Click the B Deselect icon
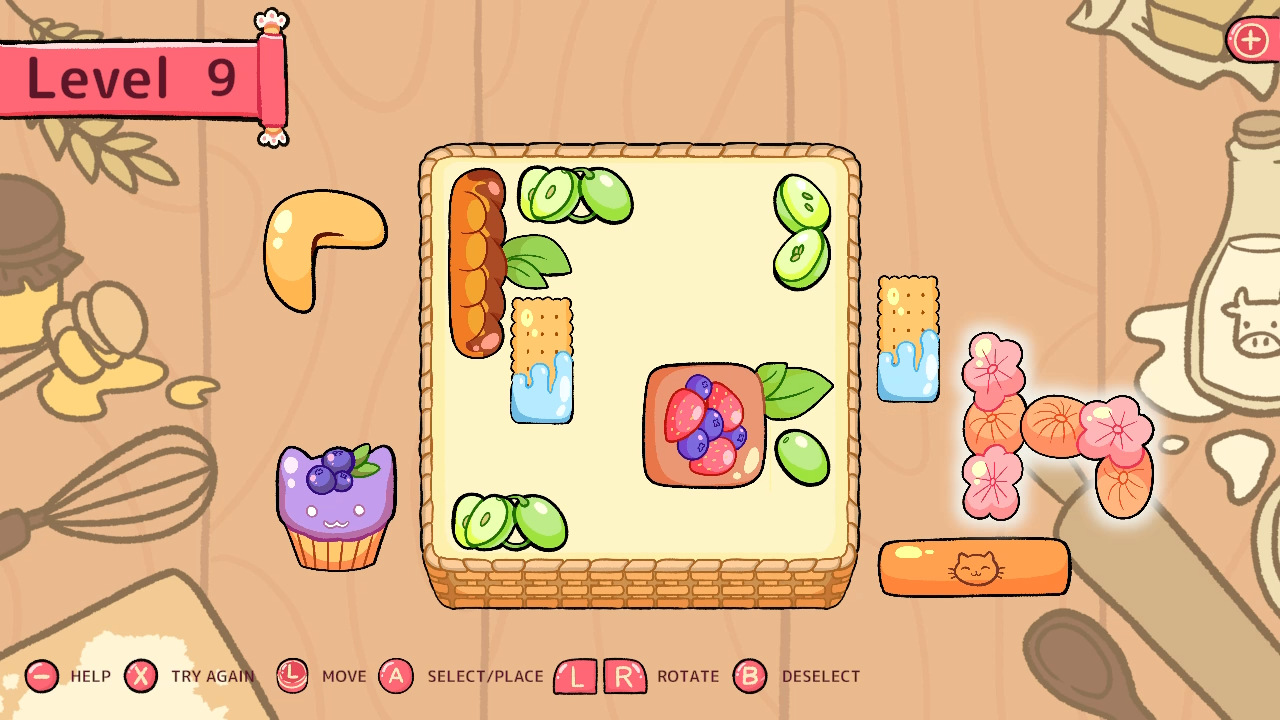The width and height of the screenshot is (1280, 720). 751,676
